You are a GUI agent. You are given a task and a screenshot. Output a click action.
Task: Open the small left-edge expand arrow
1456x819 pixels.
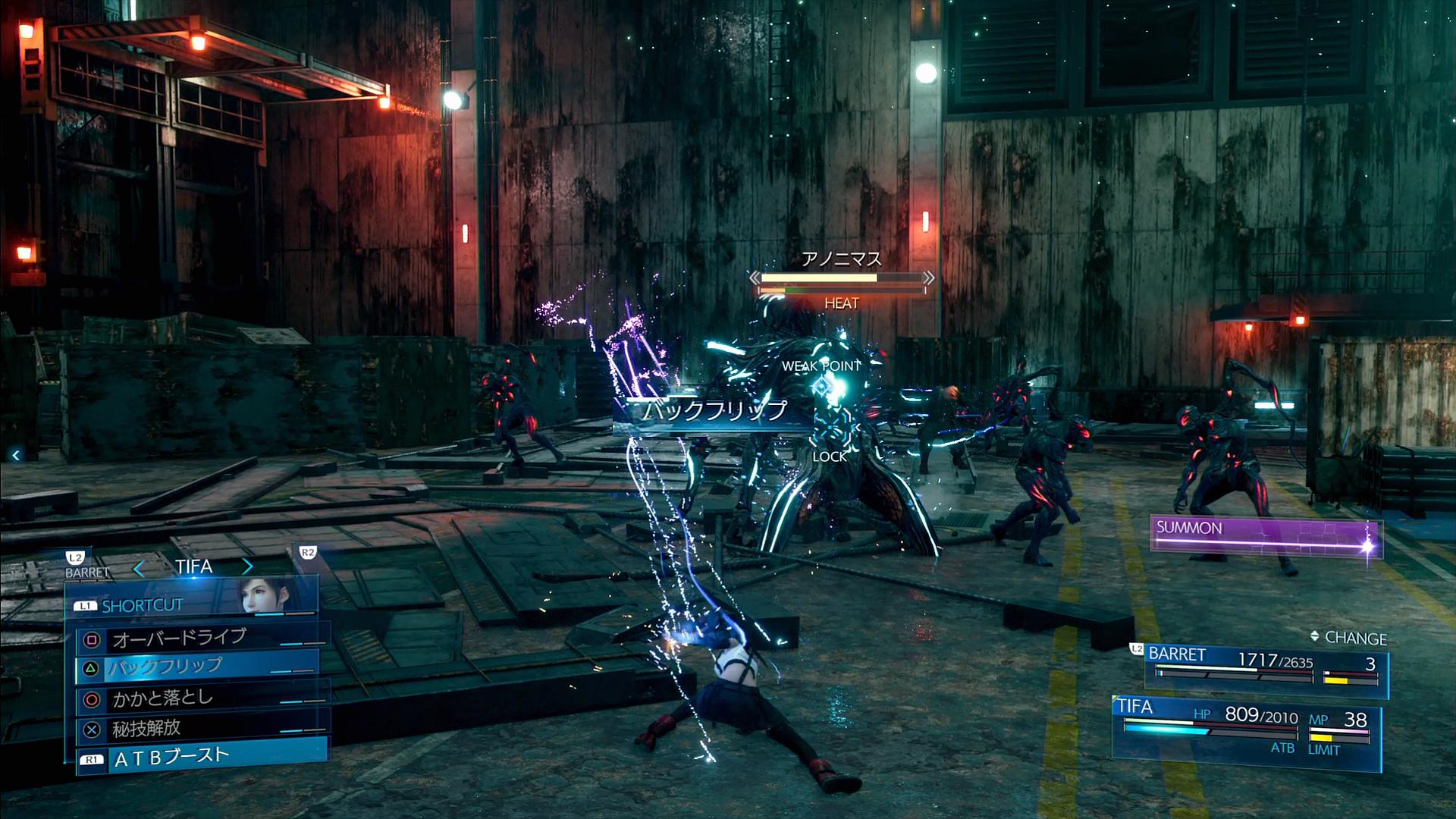tap(16, 455)
